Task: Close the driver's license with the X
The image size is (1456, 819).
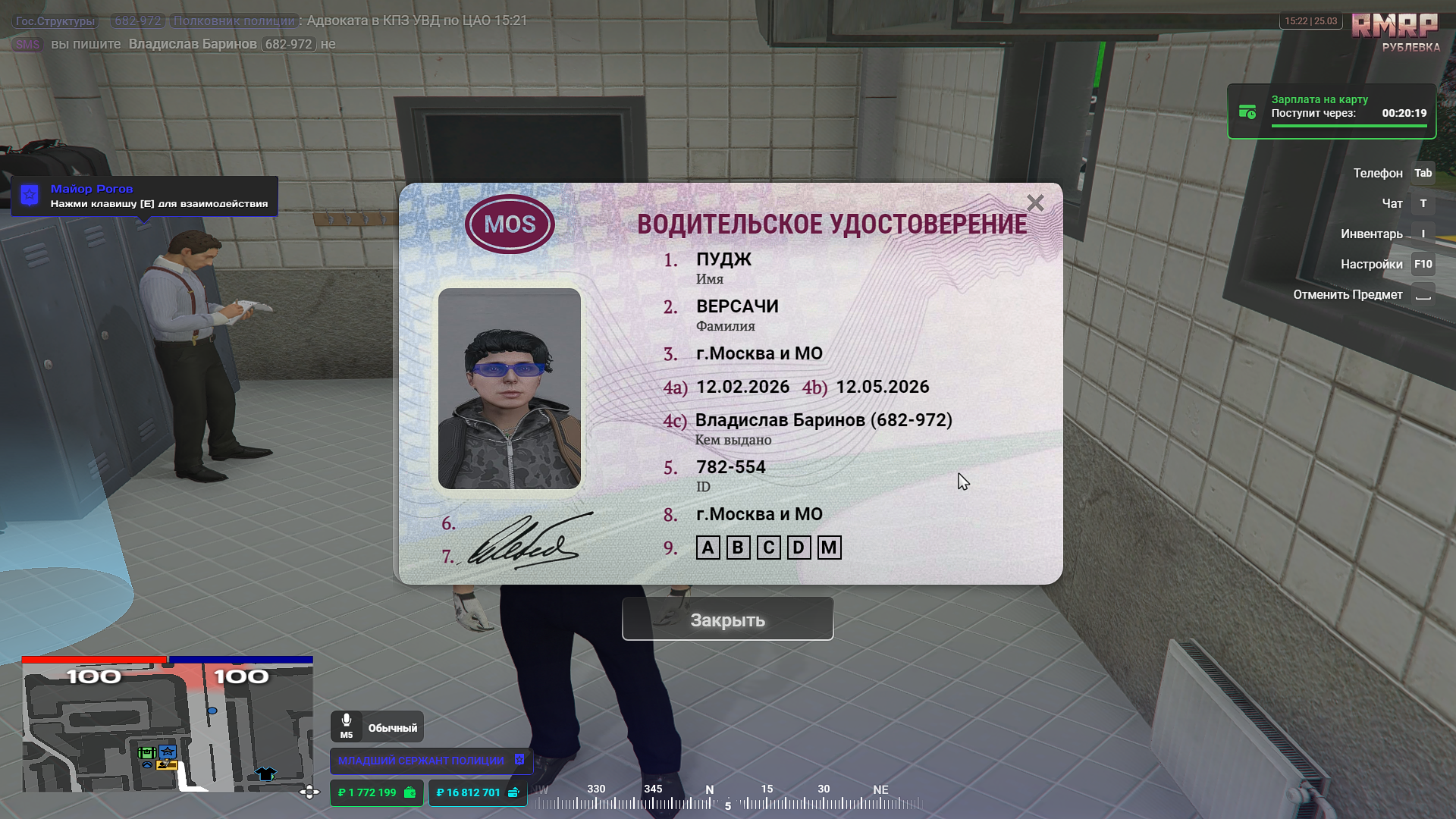Action: coord(1035,203)
